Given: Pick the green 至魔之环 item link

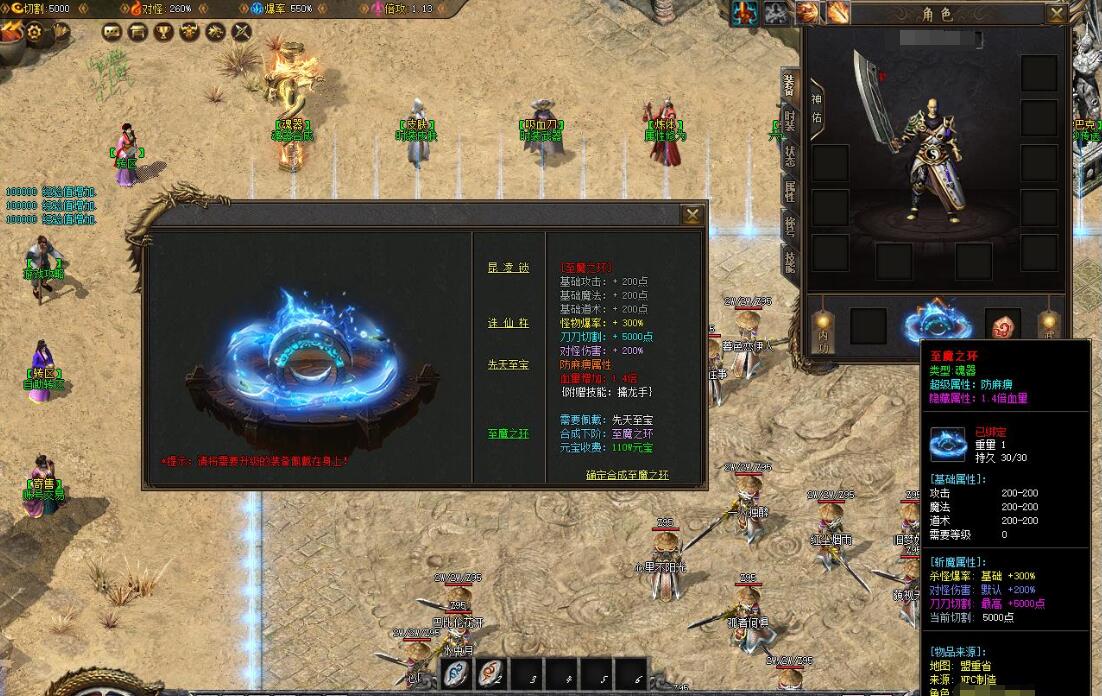Looking at the screenshot, I should [x=508, y=434].
